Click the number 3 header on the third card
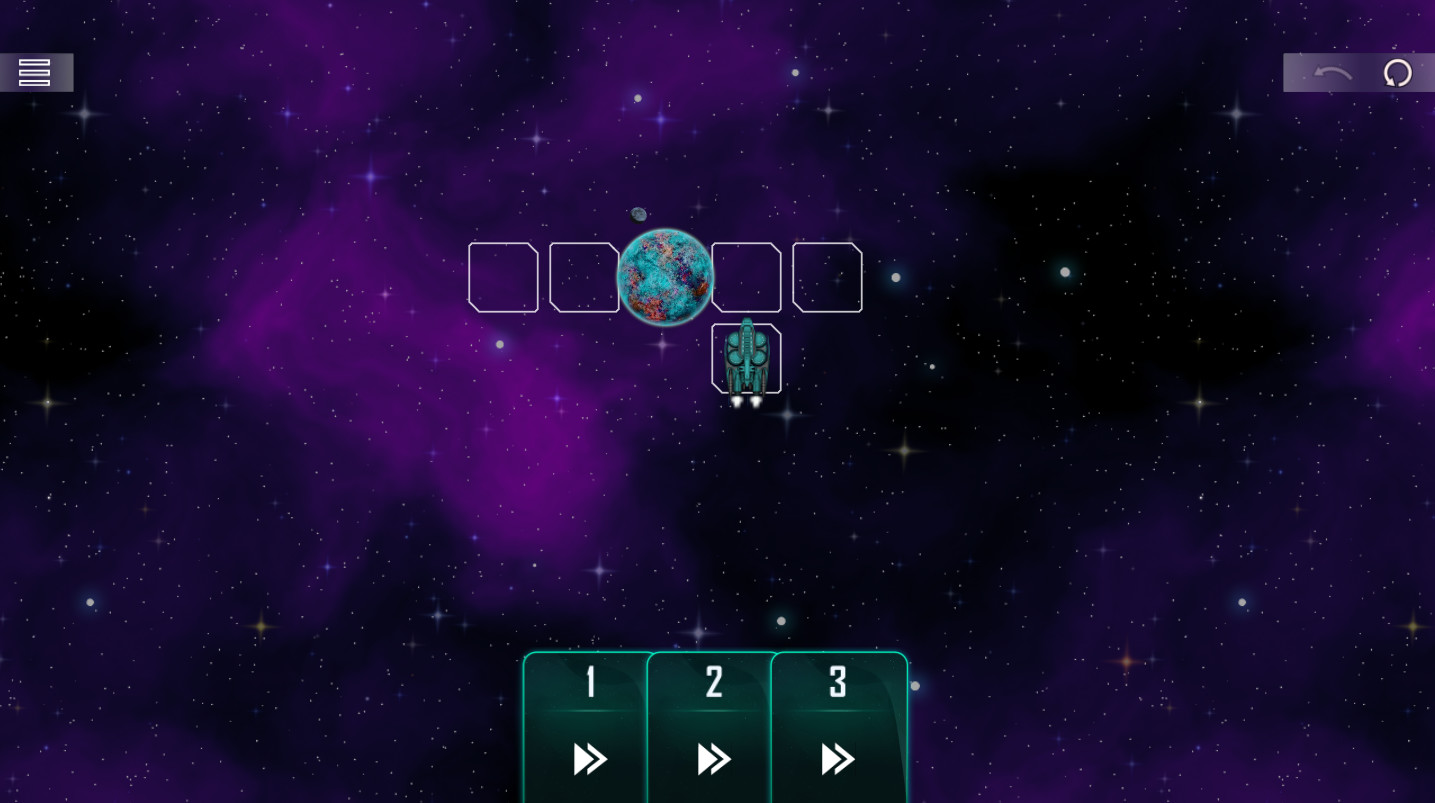Screen dimensions: 1435x803 838,682
